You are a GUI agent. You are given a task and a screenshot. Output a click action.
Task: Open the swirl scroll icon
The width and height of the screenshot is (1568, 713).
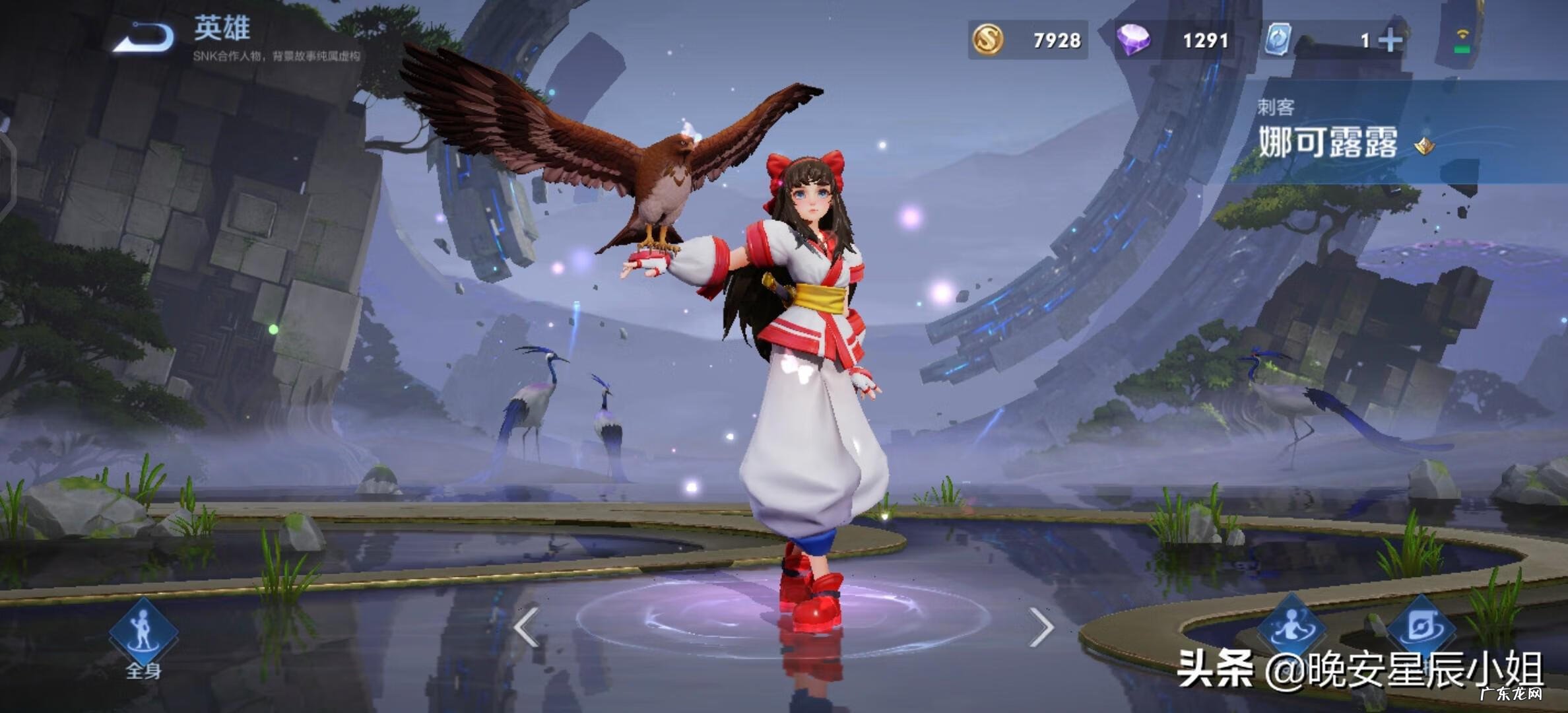pos(1421,626)
